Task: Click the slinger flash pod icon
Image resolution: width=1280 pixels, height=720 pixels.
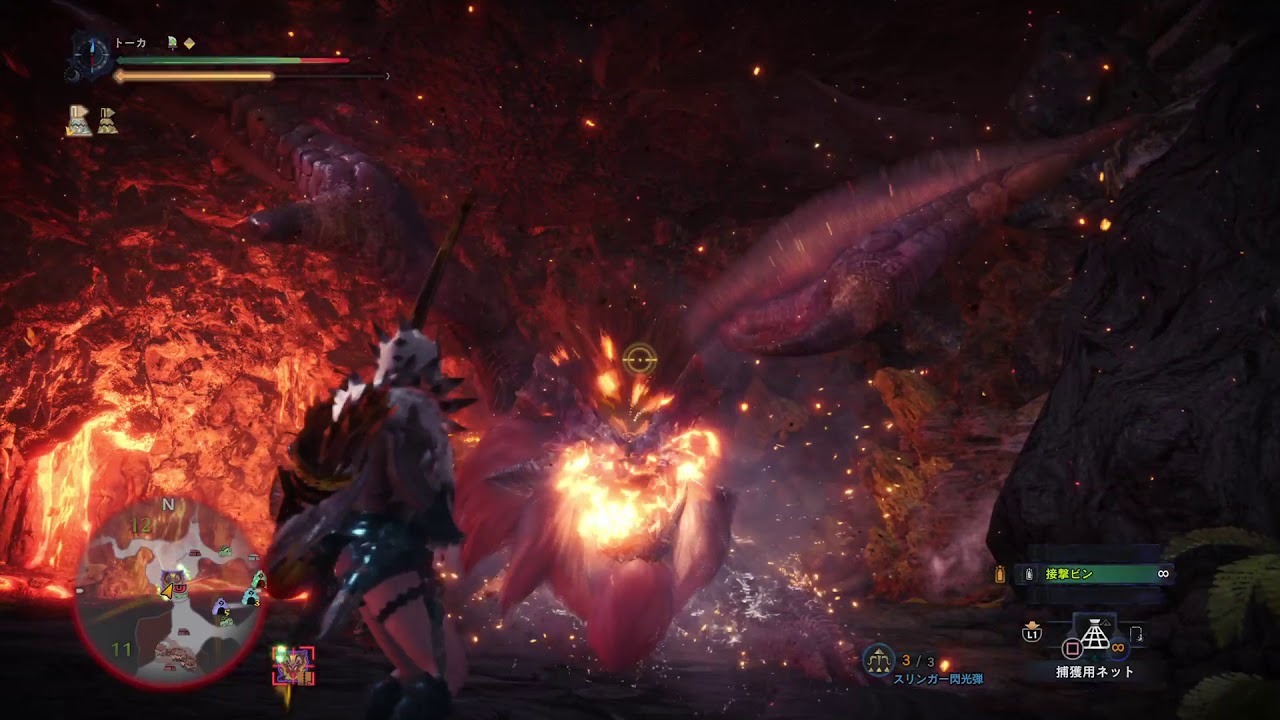Action: click(879, 659)
